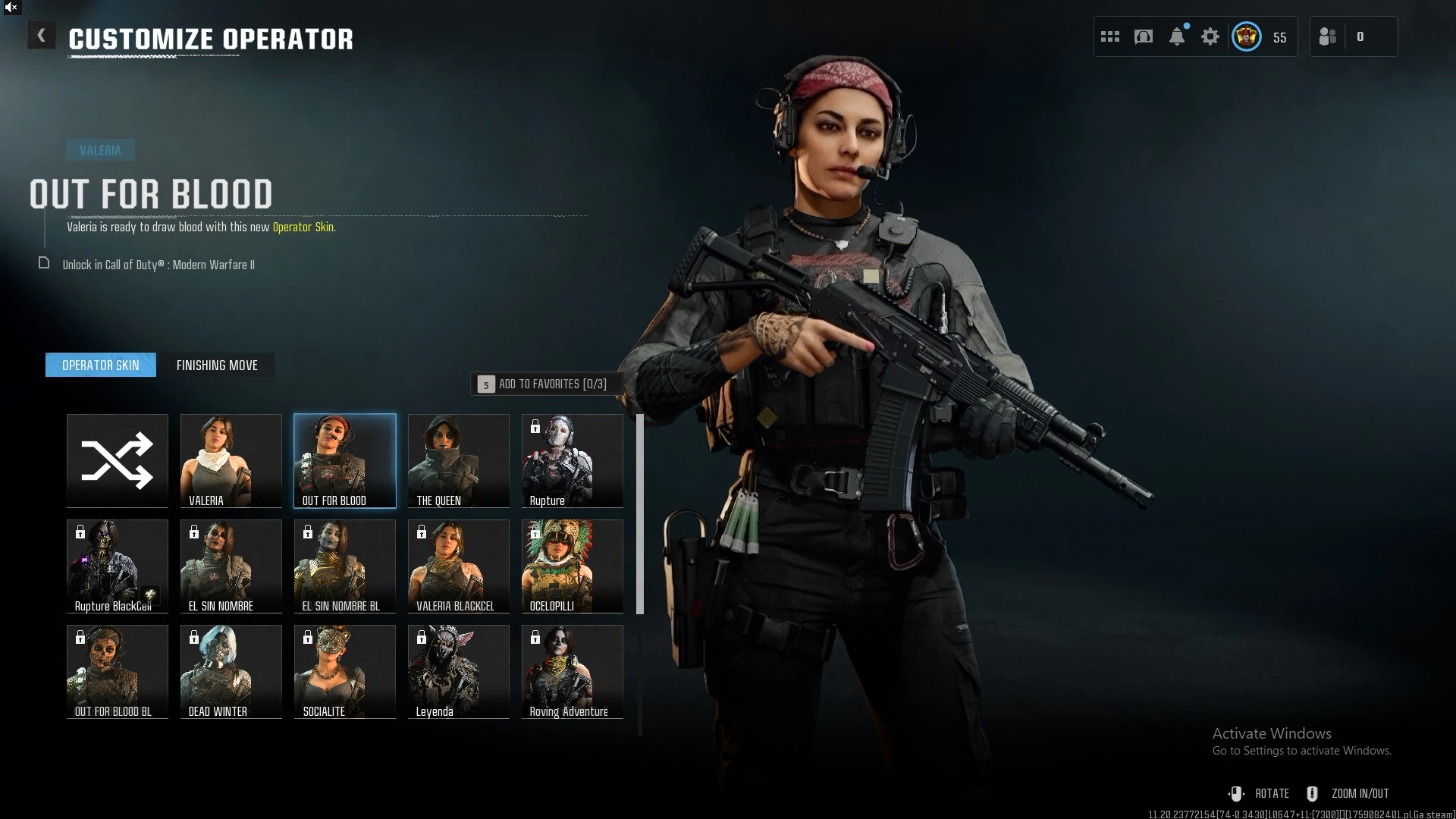Pick the Socialite operator skin

345,671
